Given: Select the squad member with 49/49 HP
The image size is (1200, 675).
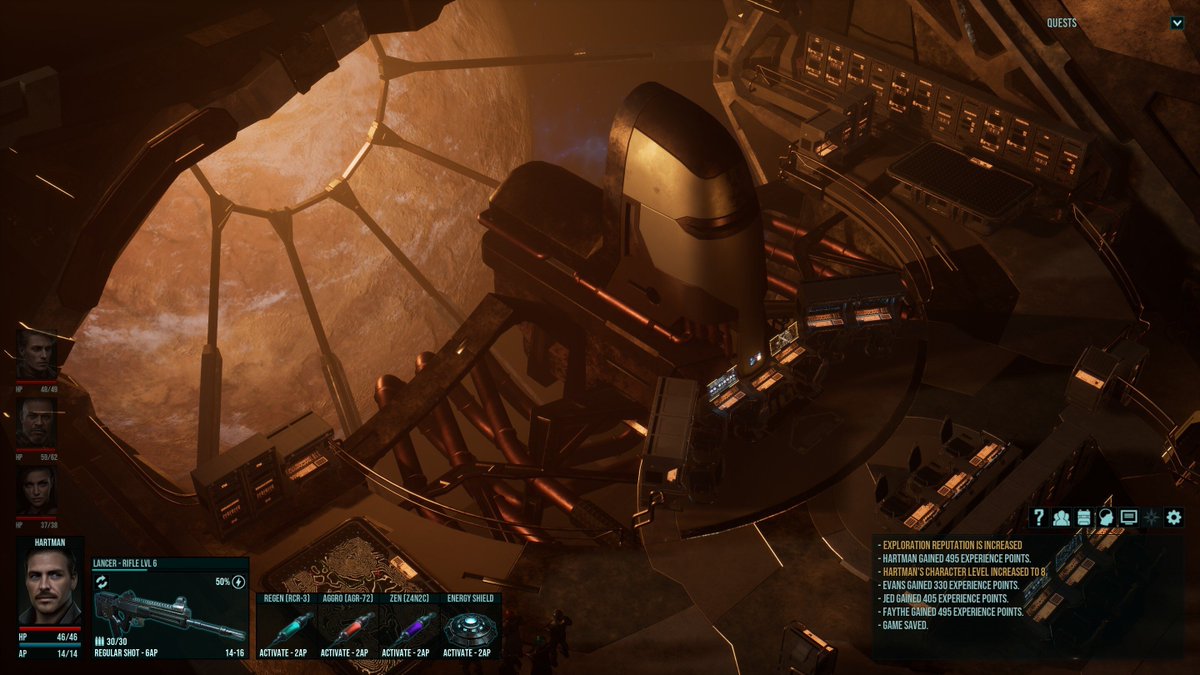Looking at the screenshot, I should coord(37,355).
